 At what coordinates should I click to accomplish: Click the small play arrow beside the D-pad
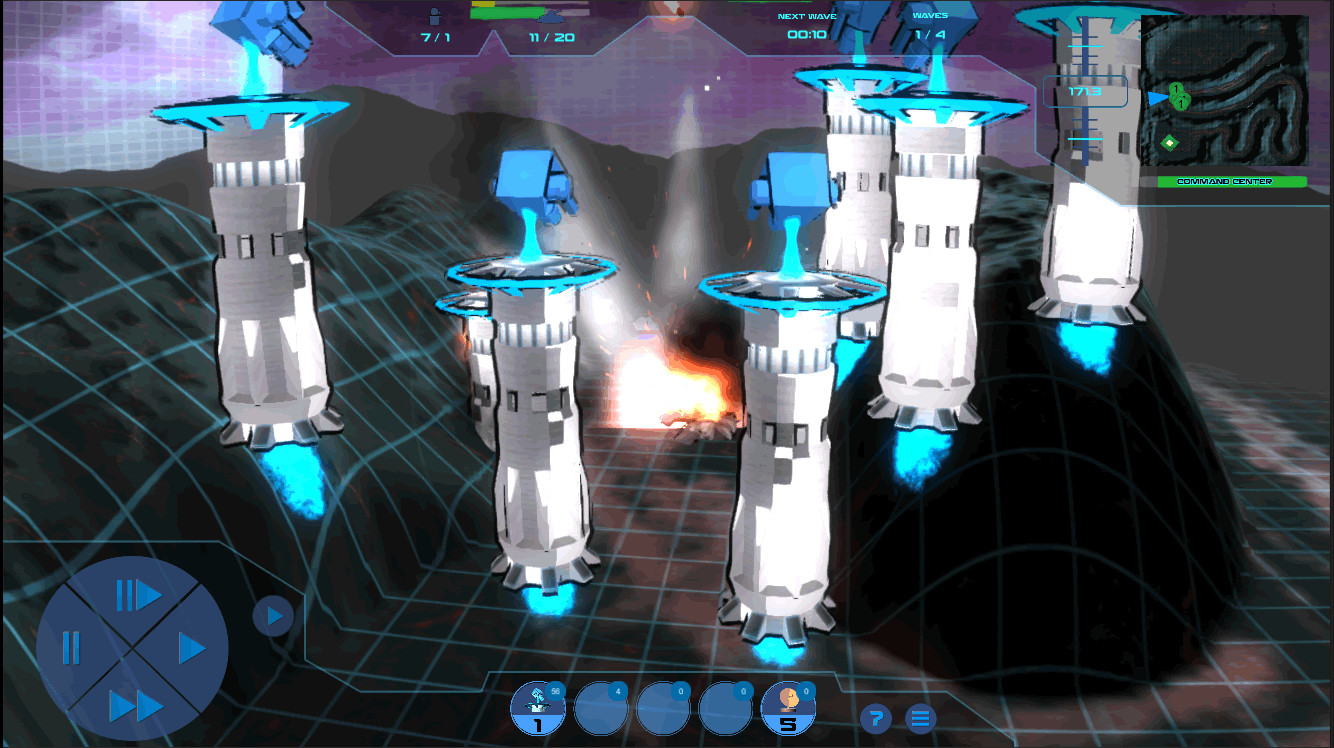click(271, 616)
